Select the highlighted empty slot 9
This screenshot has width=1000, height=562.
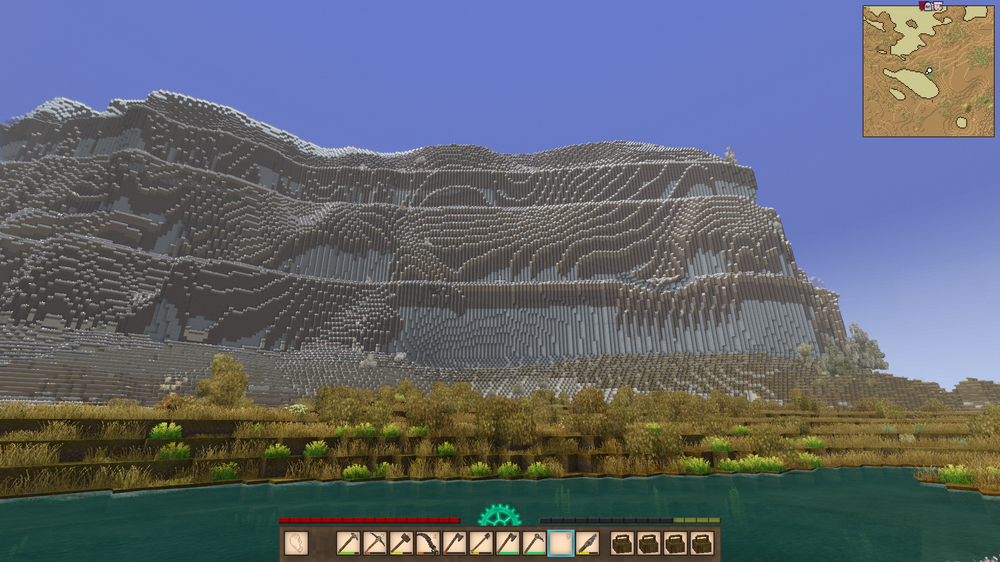561,543
